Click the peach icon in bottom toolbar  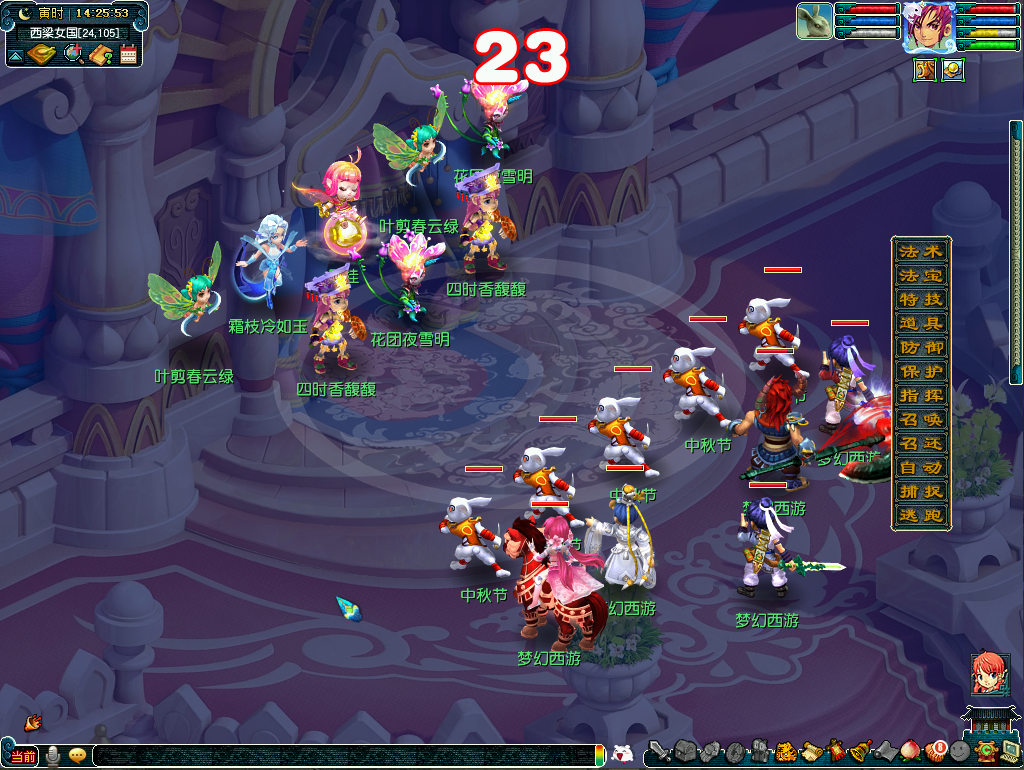point(912,750)
